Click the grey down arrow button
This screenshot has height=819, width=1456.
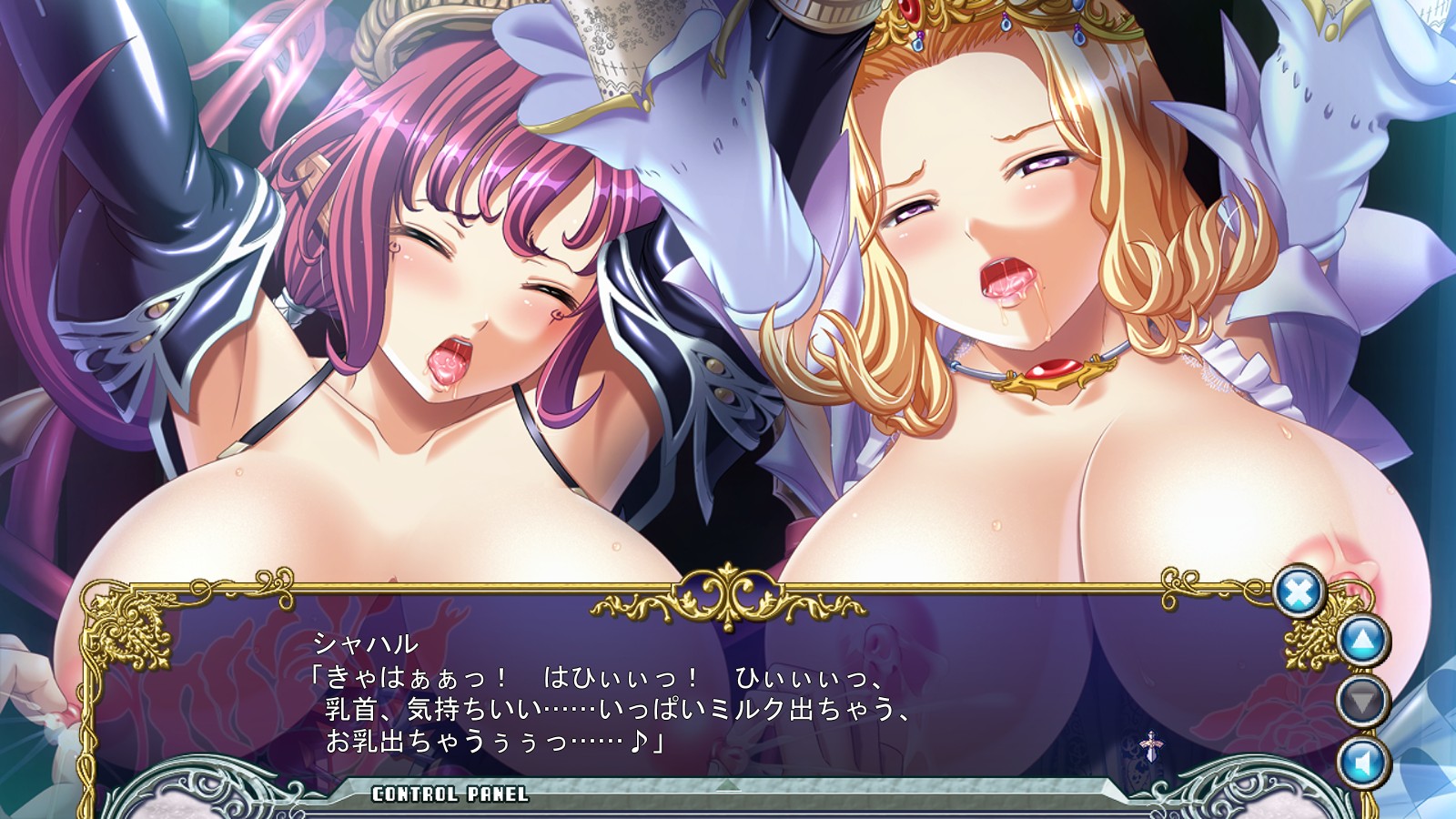click(x=1363, y=701)
